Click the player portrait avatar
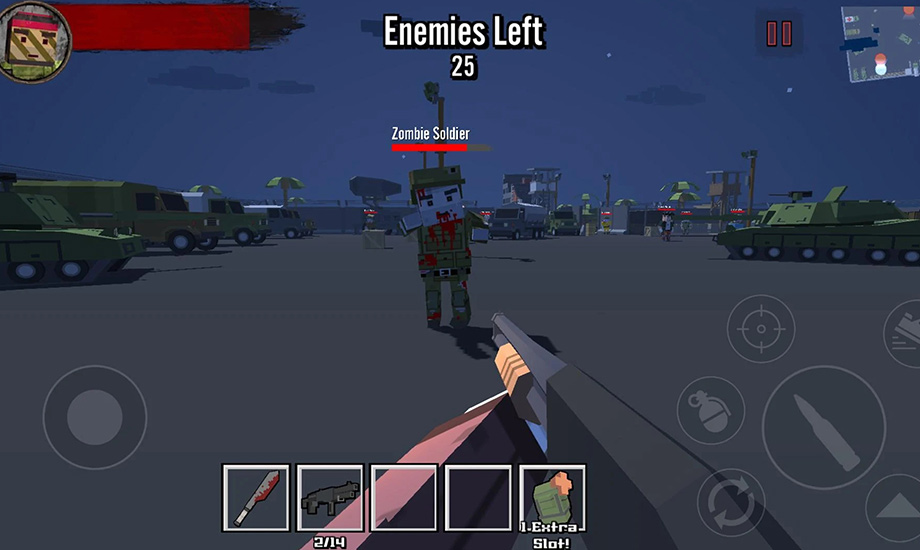The image size is (920, 550). (34, 40)
